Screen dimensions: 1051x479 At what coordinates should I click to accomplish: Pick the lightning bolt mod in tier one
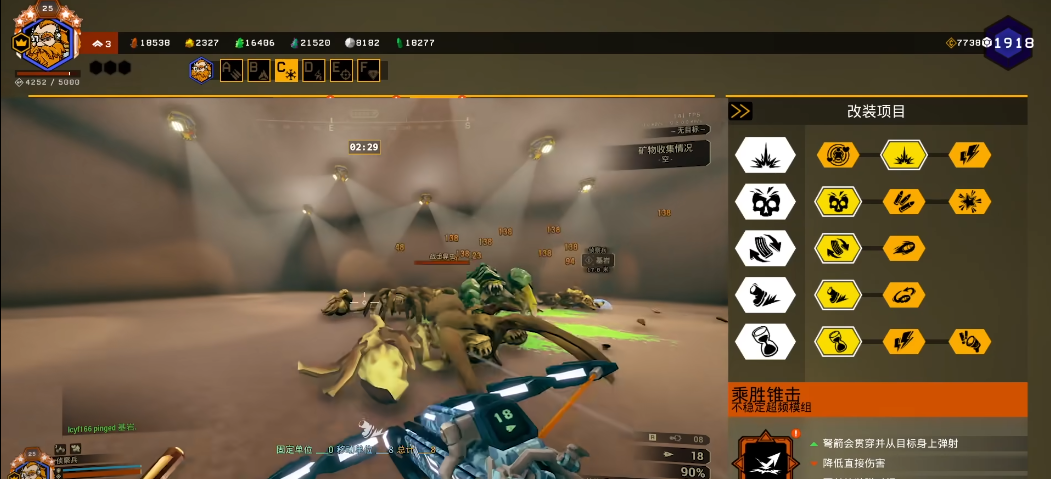pyautogui.click(x=969, y=155)
